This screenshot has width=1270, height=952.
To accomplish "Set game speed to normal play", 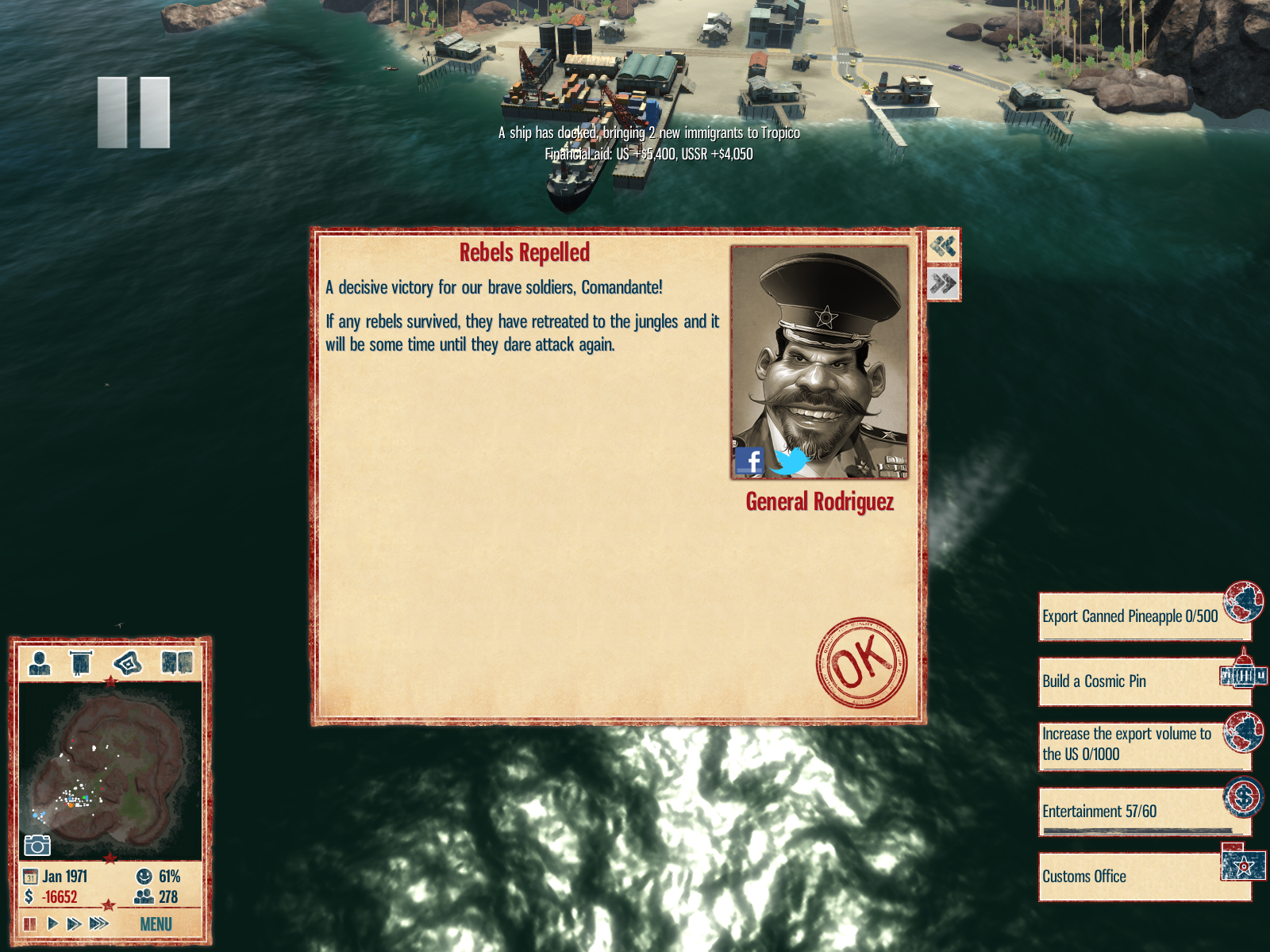I will pos(52,923).
